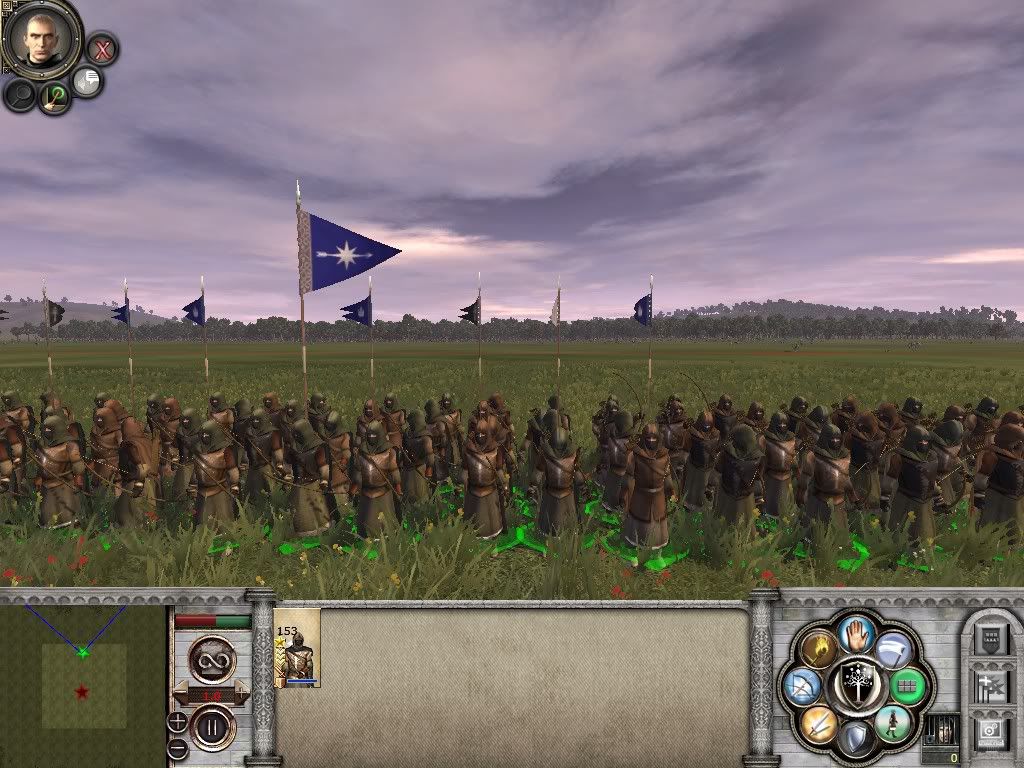Viewport: 1024px width, 768px height.
Task: Toggle the advisor speech bubble button
Action: click(88, 82)
